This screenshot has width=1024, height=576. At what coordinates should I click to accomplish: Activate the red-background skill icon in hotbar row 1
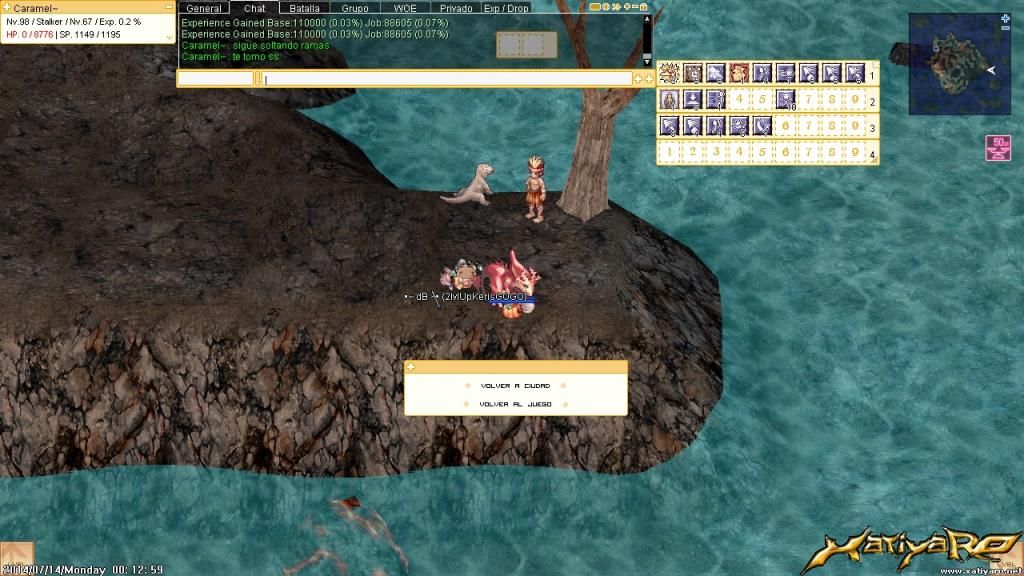click(739, 73)
